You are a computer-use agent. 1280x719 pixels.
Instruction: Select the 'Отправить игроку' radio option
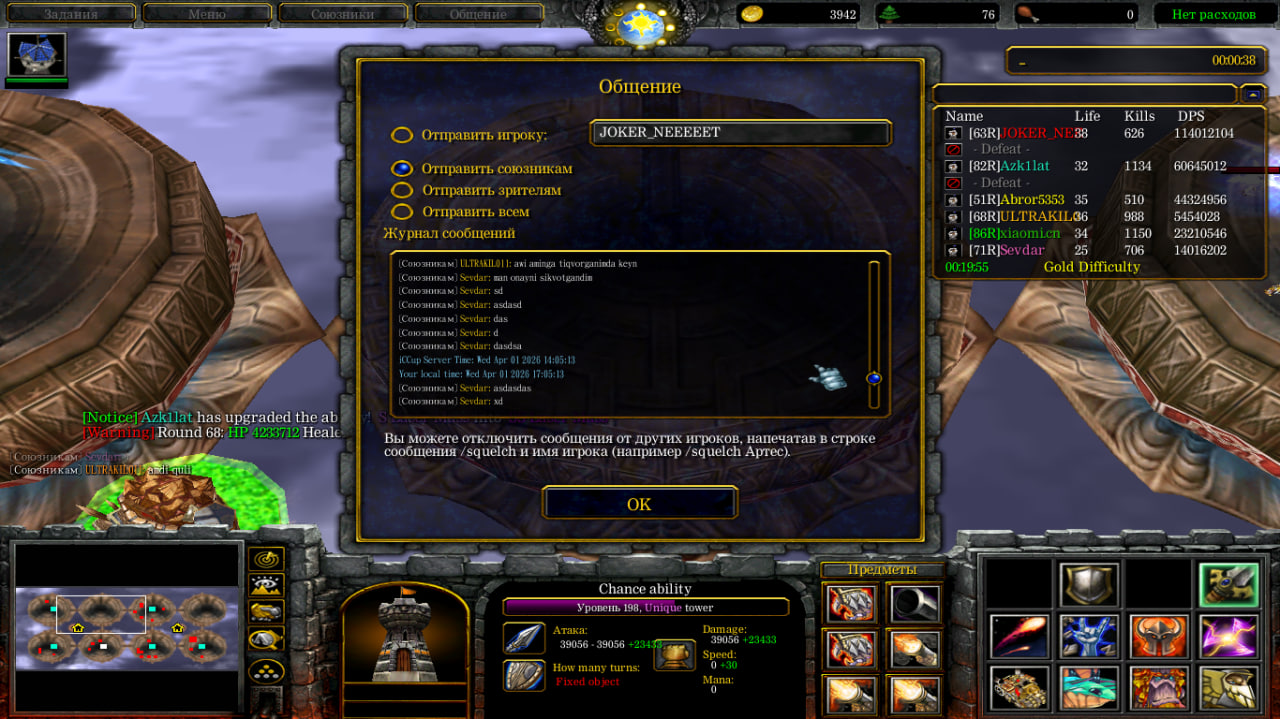(x=402, y=135)
